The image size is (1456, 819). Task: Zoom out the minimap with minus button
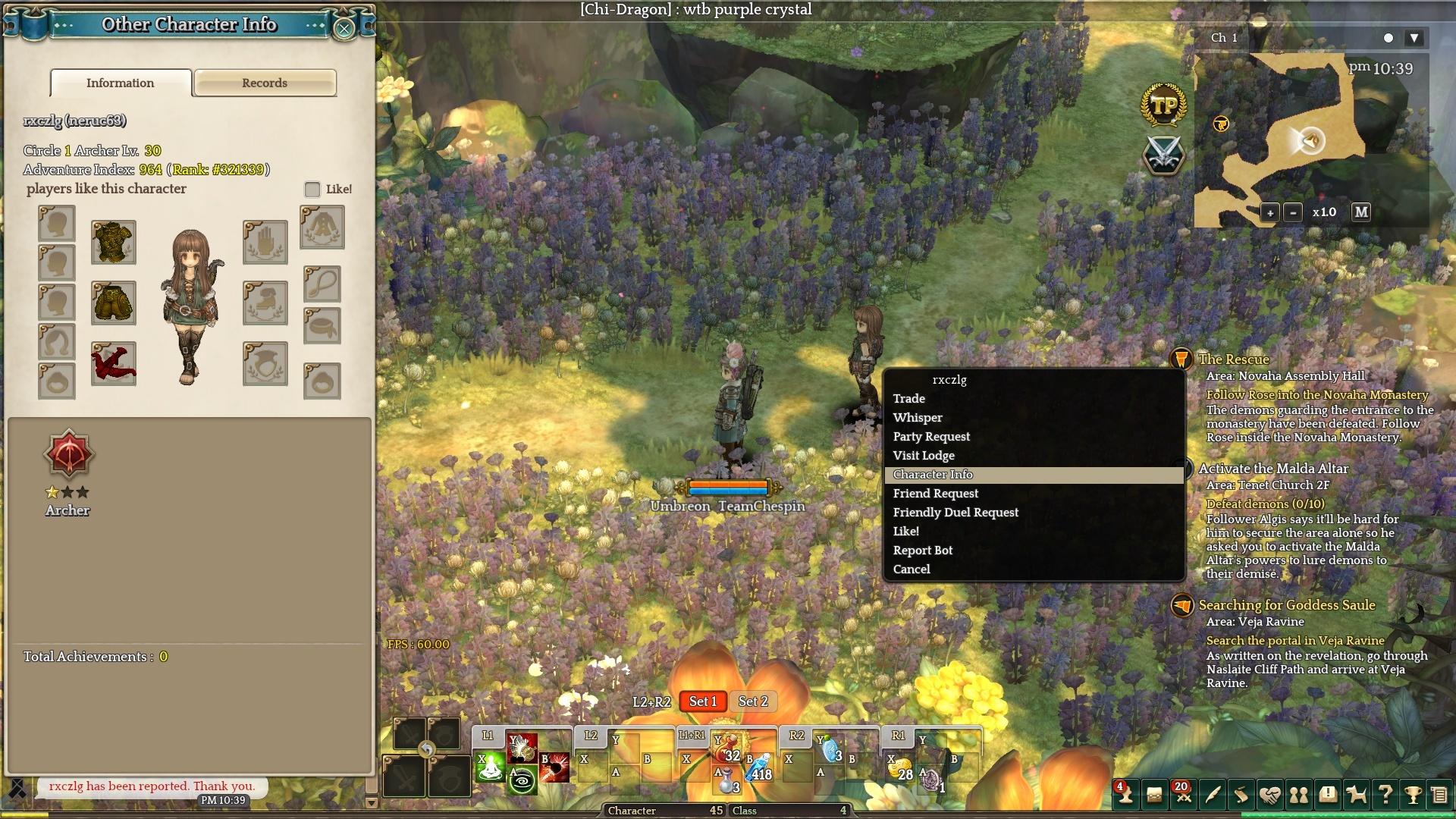point(1294,213)
